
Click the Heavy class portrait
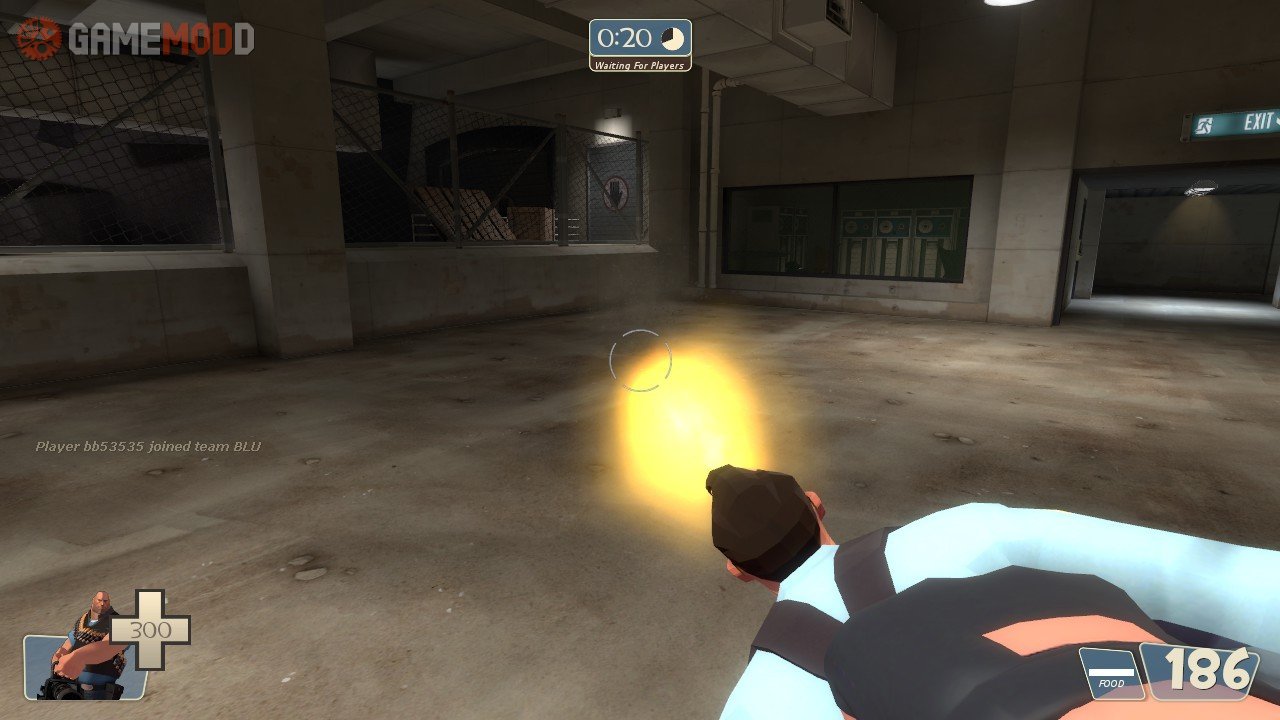84,650
